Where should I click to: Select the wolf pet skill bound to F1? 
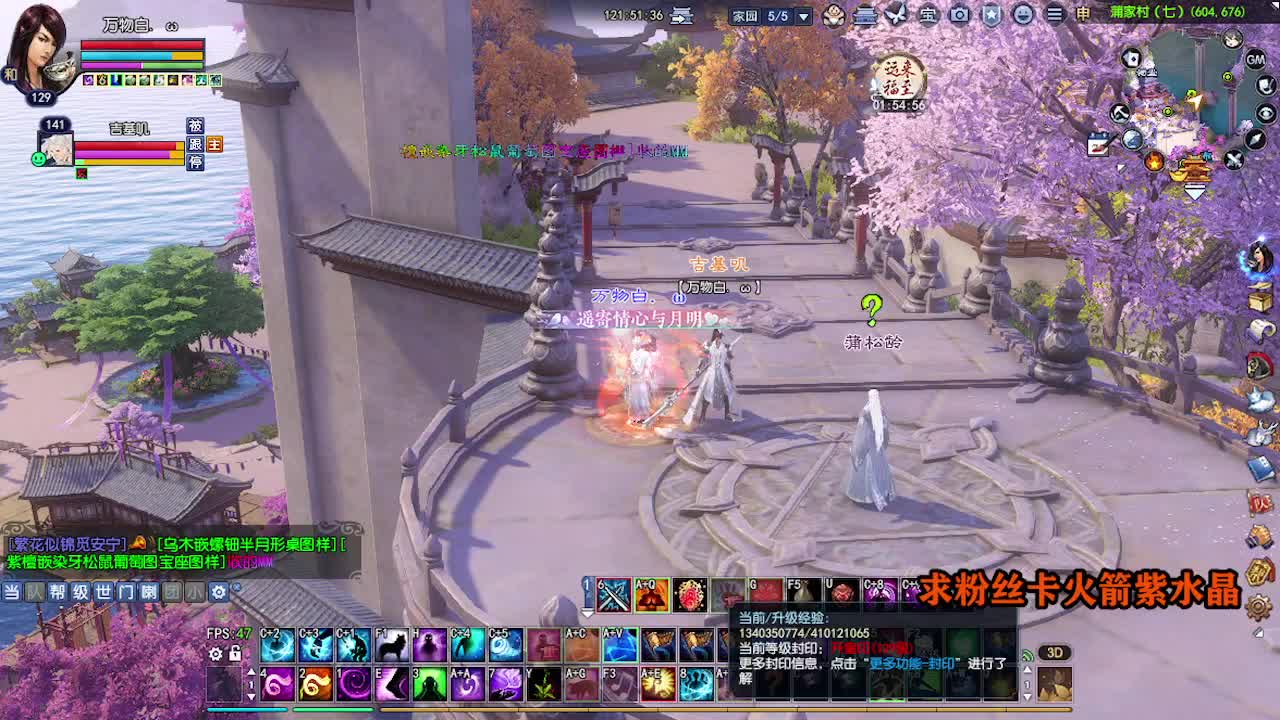[x=391, y=644]
